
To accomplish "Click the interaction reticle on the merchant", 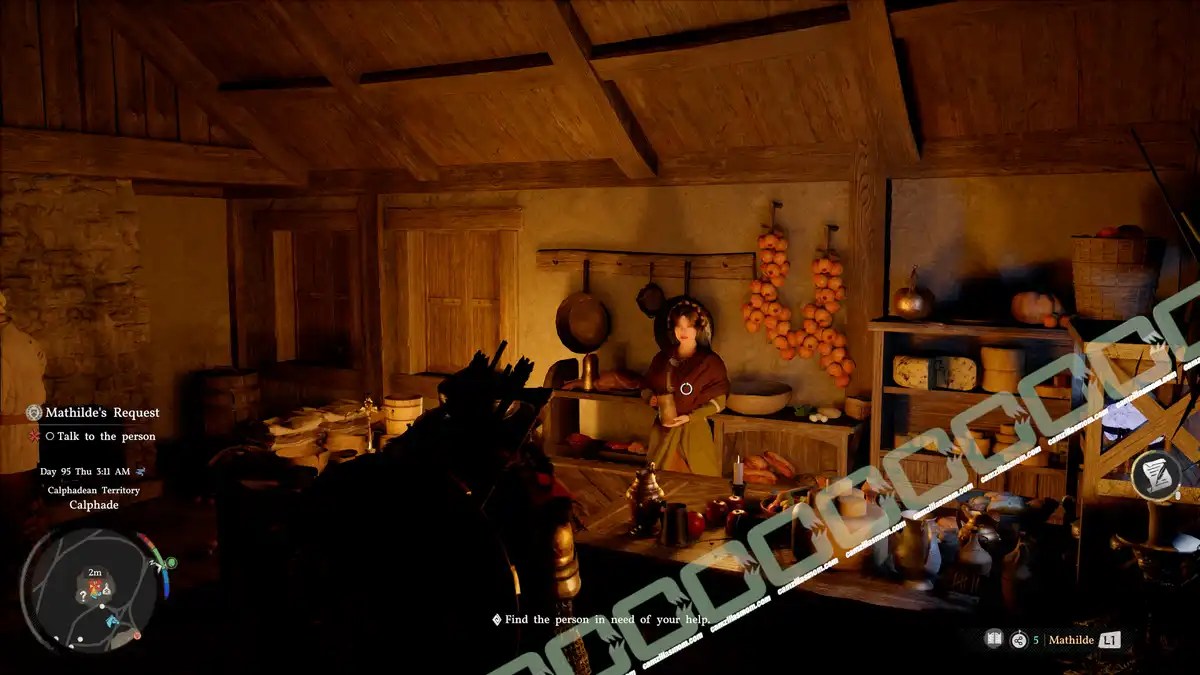I will [686, 388].
